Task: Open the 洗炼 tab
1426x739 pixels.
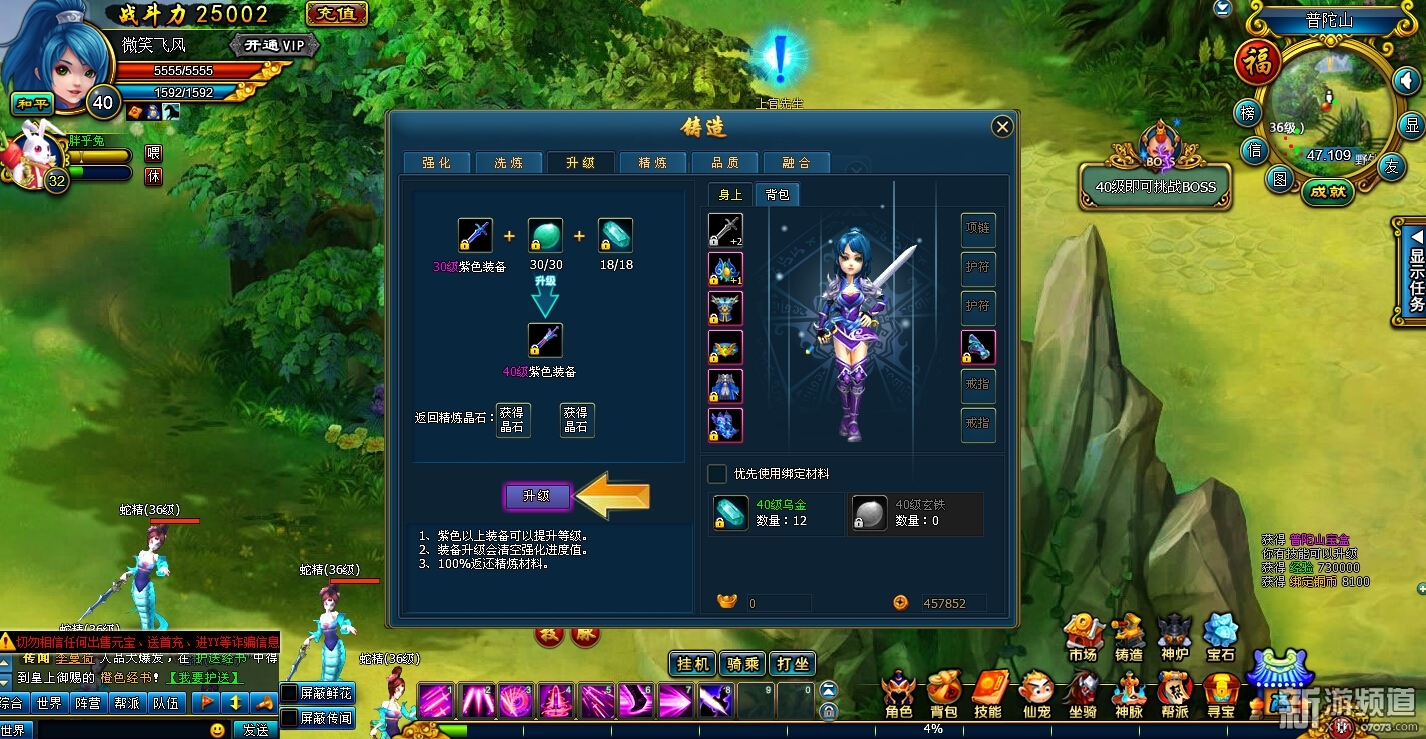Action: pyautogui.click(x=508, y=163)
